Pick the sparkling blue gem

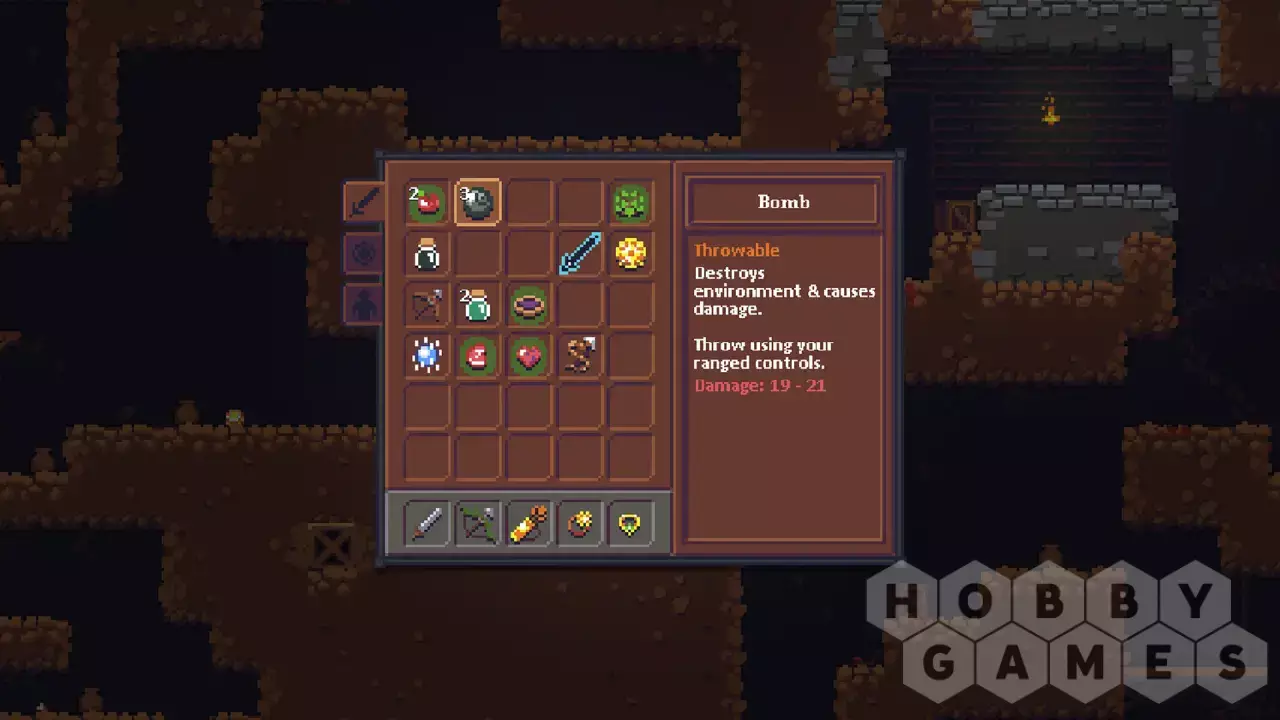point(427,356)
